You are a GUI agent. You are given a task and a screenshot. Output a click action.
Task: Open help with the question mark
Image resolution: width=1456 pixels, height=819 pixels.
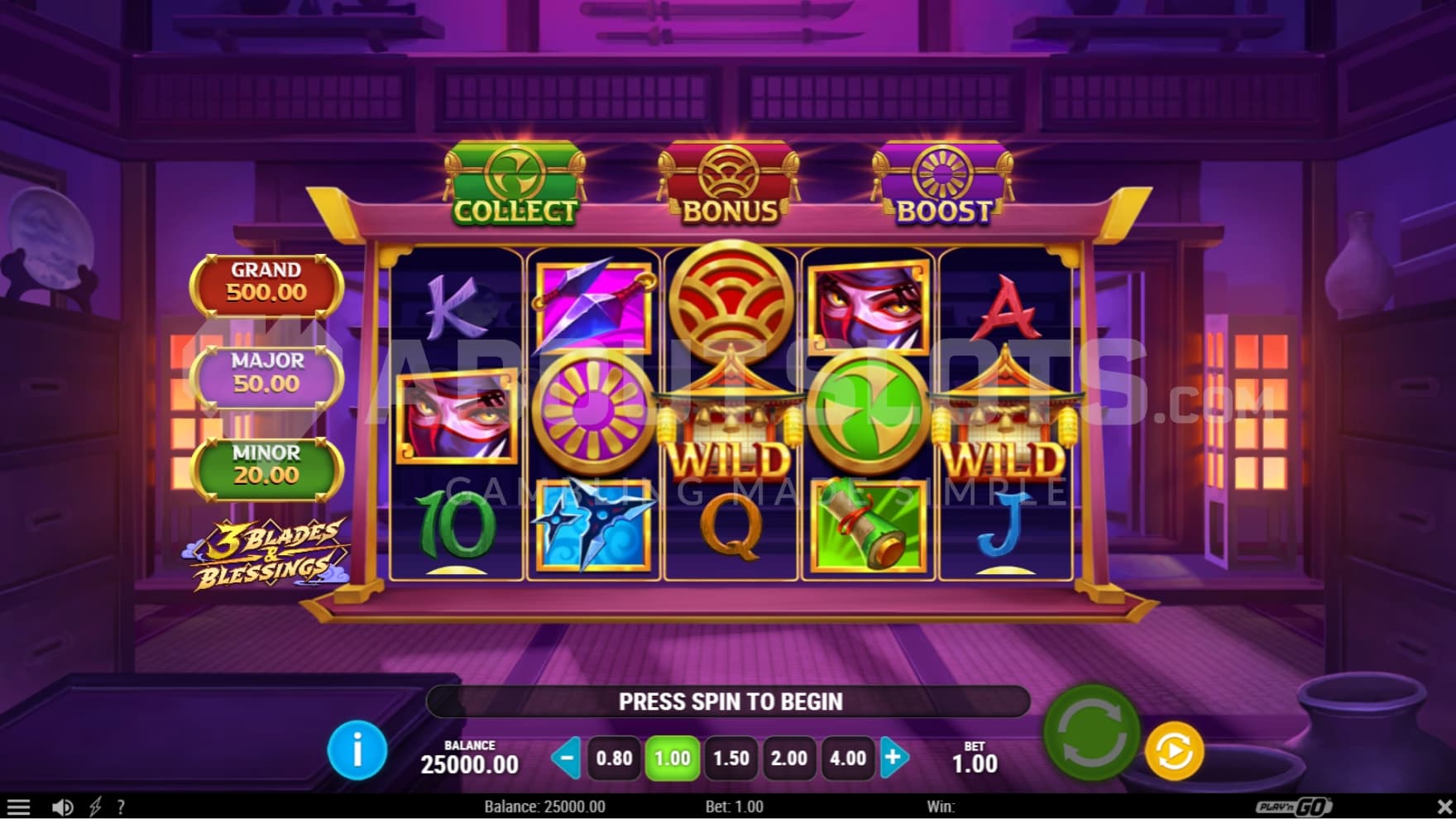click(x=122, y=807)
